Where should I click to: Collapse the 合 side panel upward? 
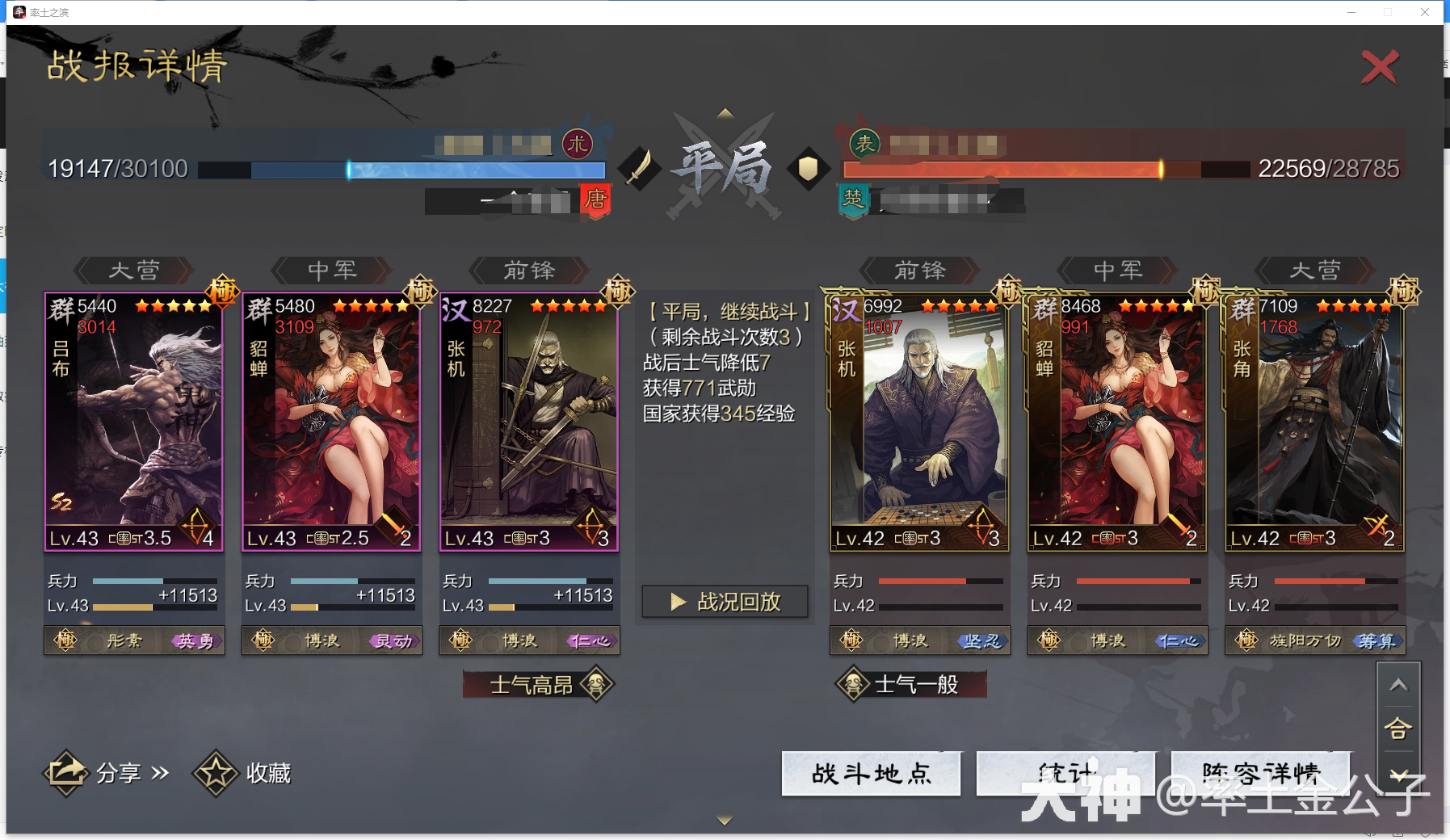click(1400, 684)
